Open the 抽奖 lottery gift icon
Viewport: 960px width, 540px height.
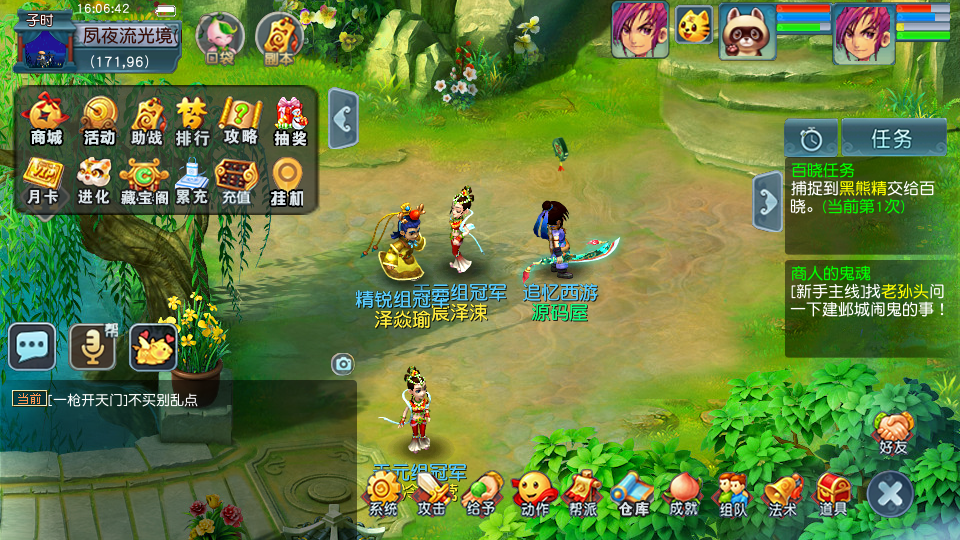point(290,120)
